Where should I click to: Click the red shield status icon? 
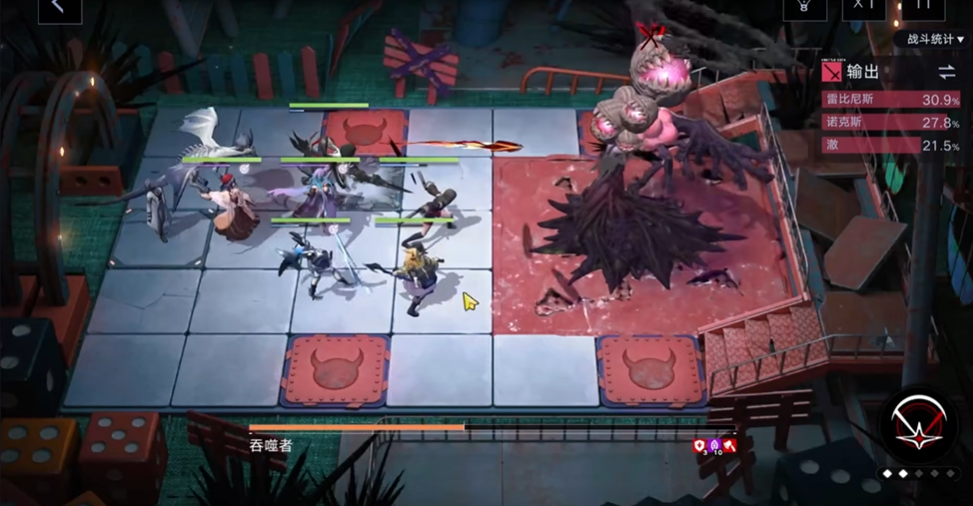coord(700,445)
